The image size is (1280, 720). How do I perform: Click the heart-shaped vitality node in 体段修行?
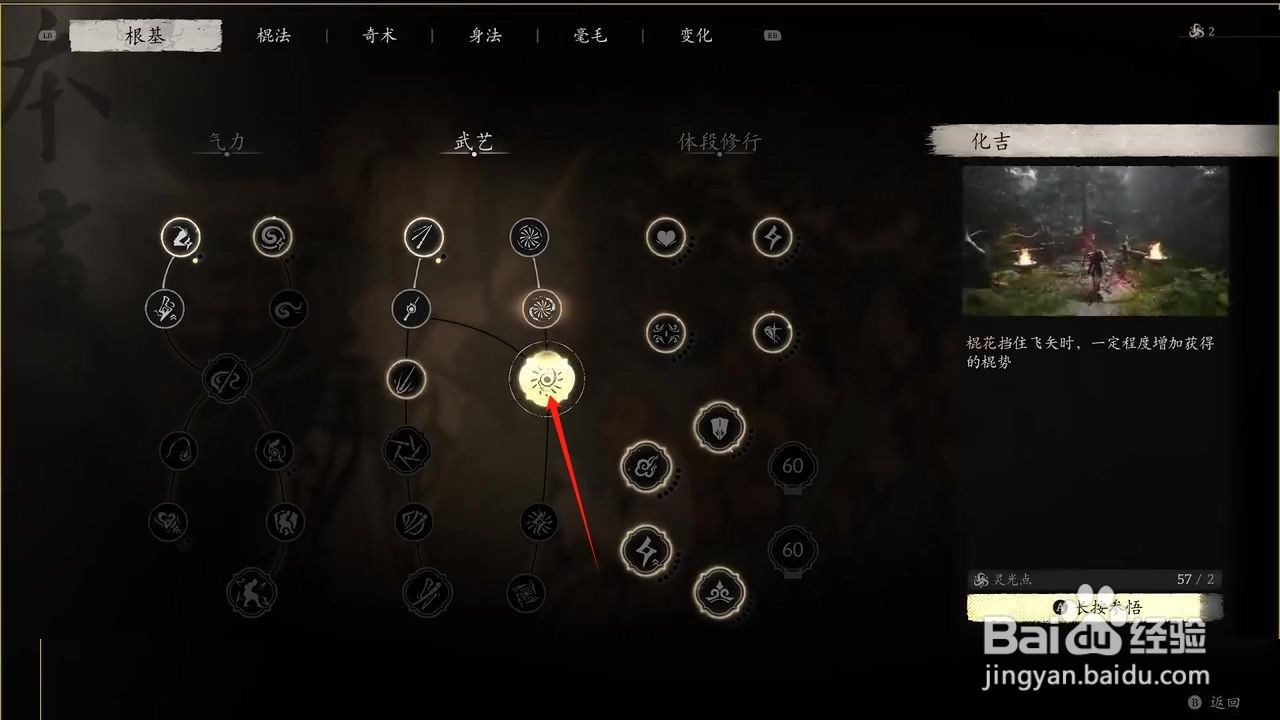coord(667,238)
